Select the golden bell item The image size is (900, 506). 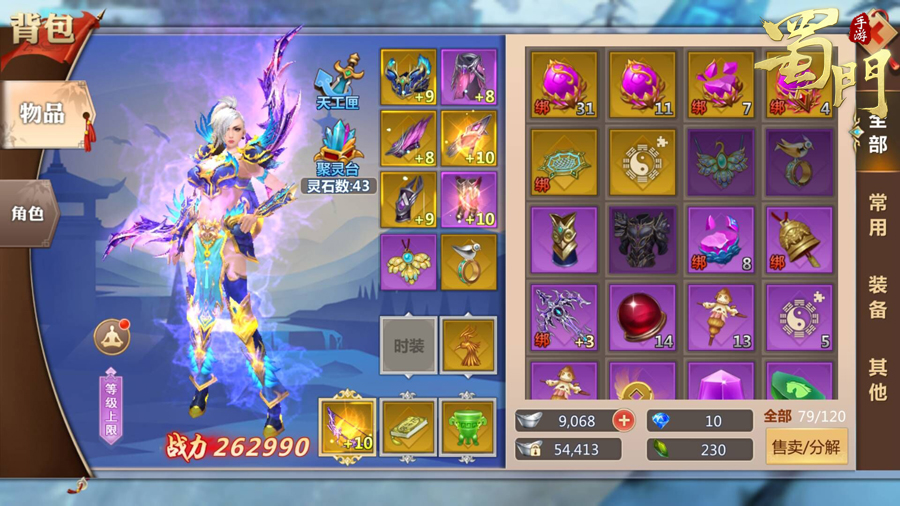[x=798, y=239]
